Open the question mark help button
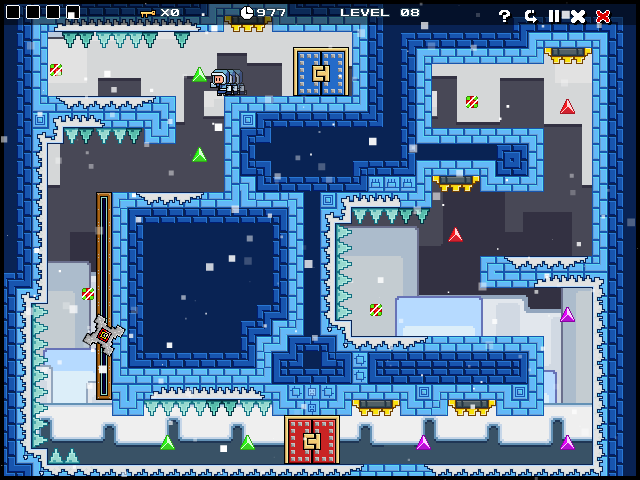The width and height of the screenshot is (640, 480). coord(505,15)
